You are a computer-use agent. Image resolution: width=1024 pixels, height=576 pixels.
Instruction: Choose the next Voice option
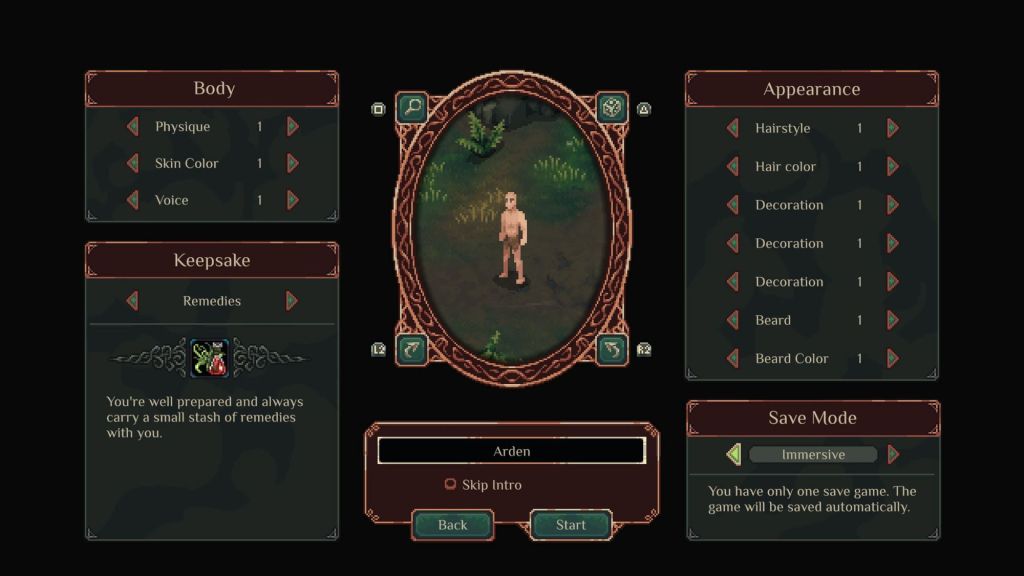293,200
